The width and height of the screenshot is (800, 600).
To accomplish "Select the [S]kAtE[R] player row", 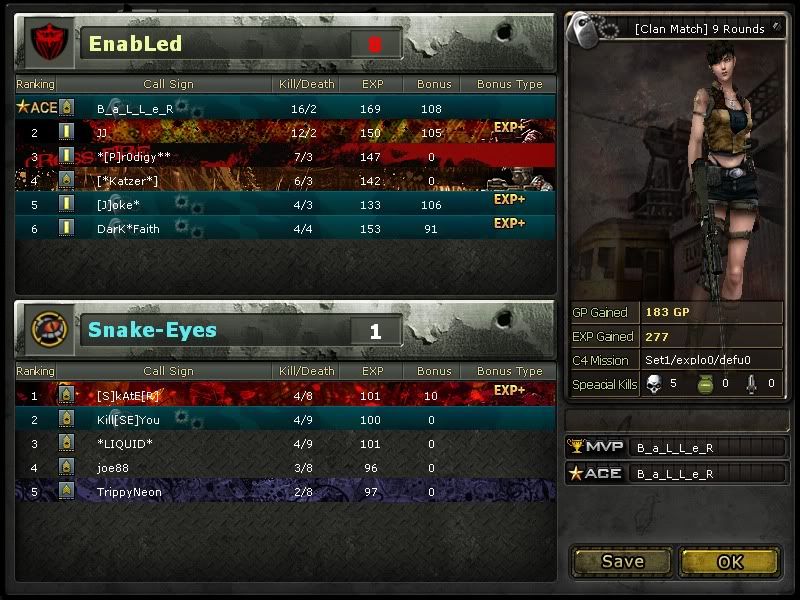I will coord(285,395).
